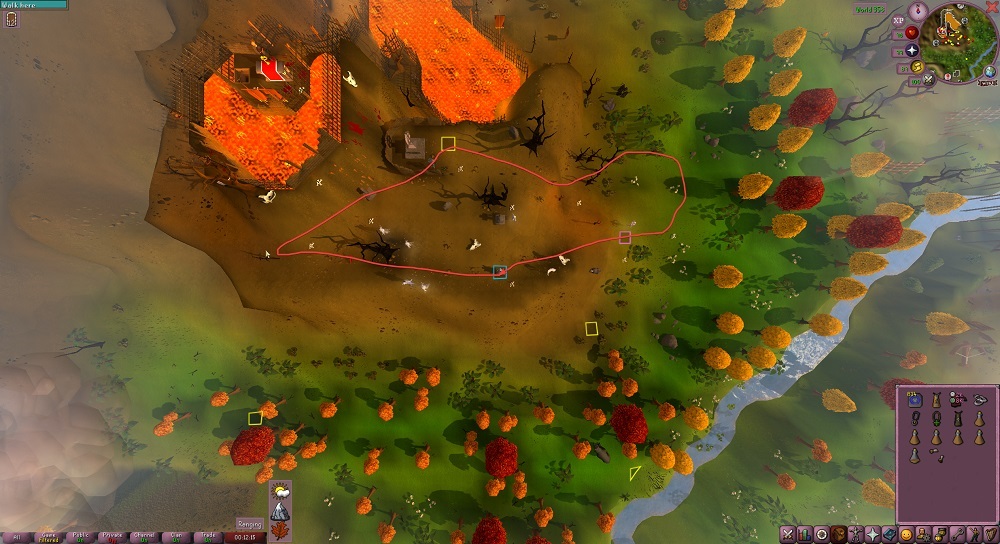This screenshot has width=1000, height=544.
Task: Open the prayer star tab
Action: 872,534
